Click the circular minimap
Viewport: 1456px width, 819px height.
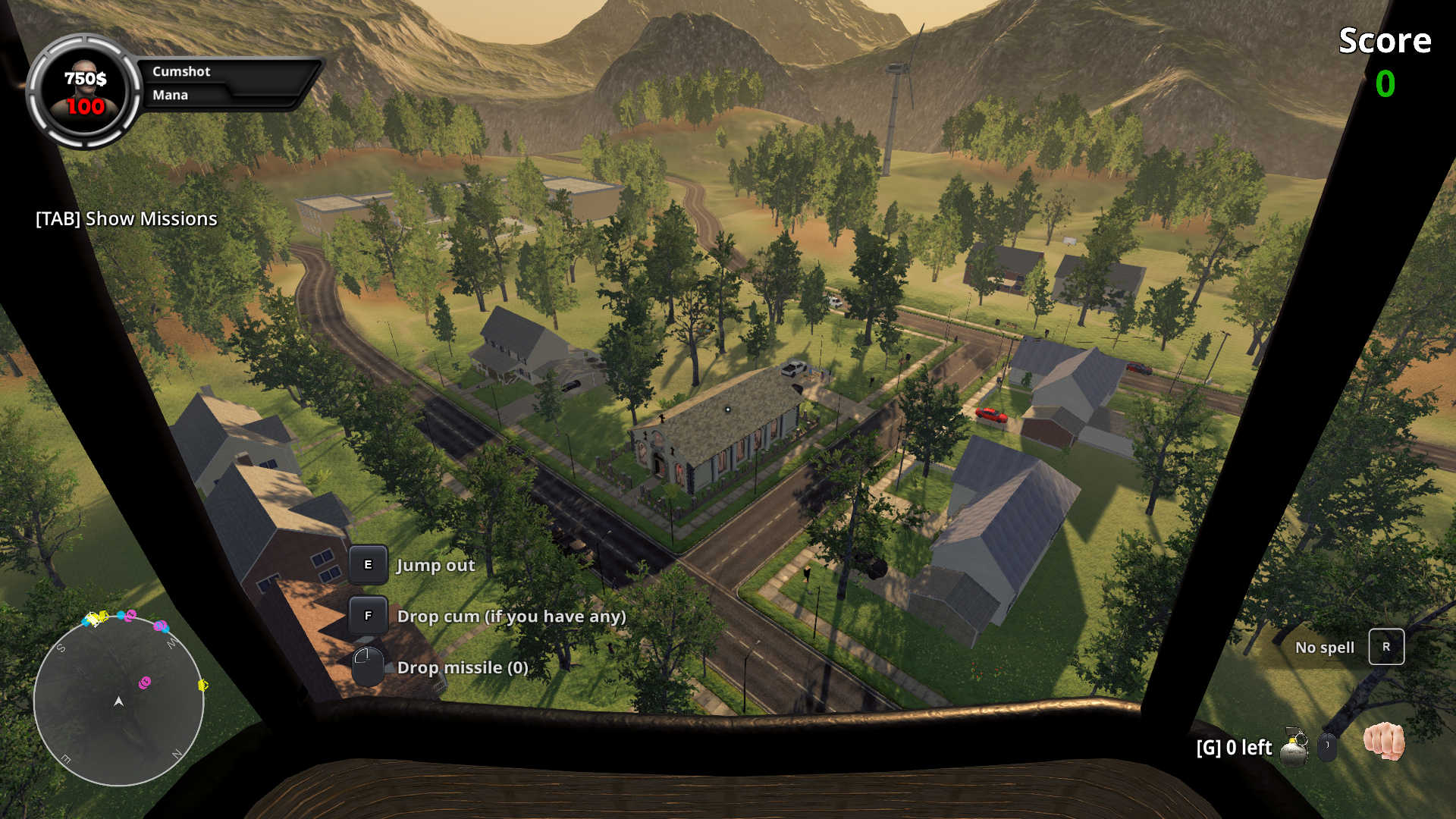coord(119,700)
